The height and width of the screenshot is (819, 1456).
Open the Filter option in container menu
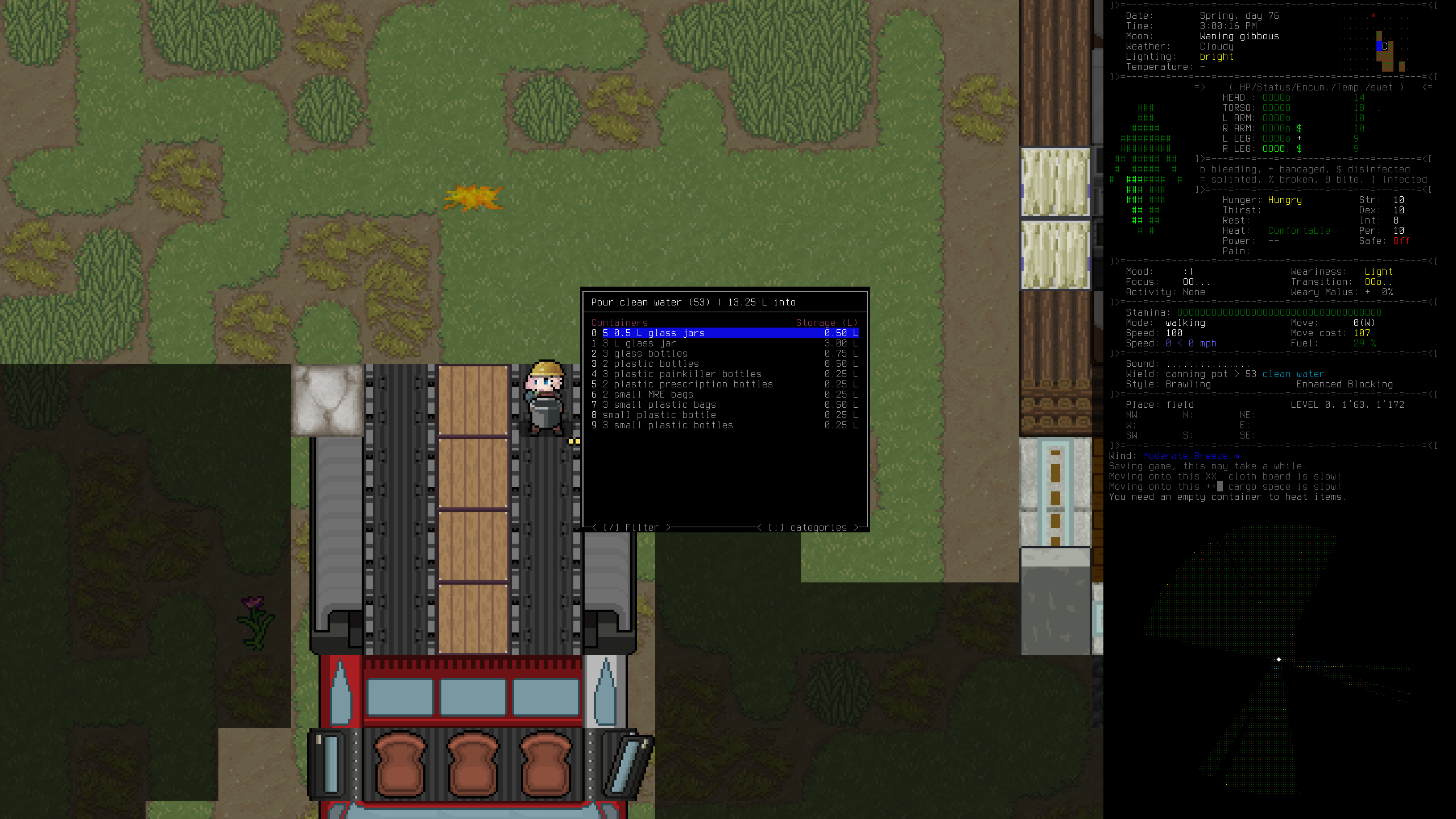[x=631, y=528]
